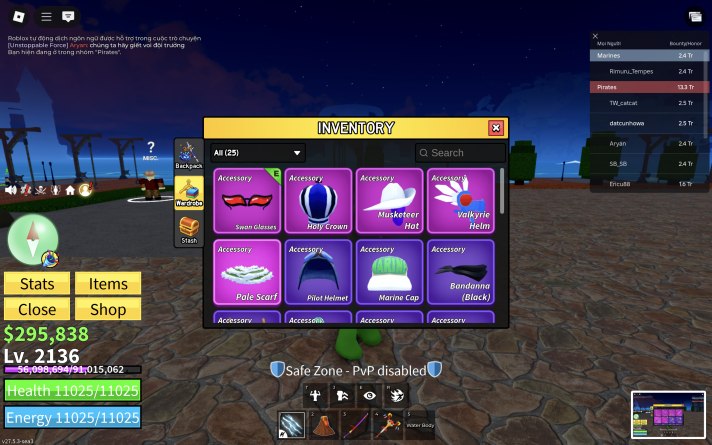Select the Water Body hotbar slot
This screenshot has width=712, height=445.
pos(420,425)
